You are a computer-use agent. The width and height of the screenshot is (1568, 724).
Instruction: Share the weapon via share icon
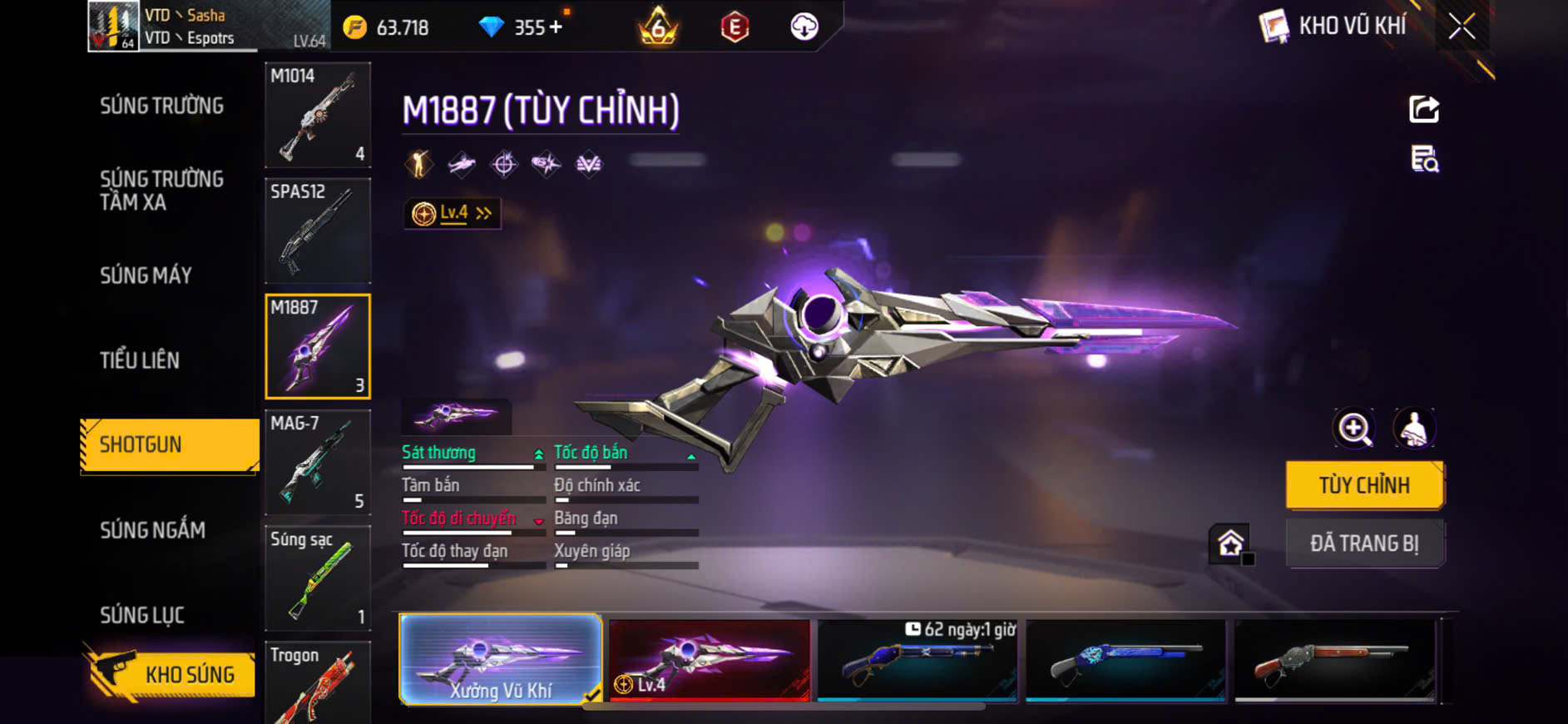1424,109
